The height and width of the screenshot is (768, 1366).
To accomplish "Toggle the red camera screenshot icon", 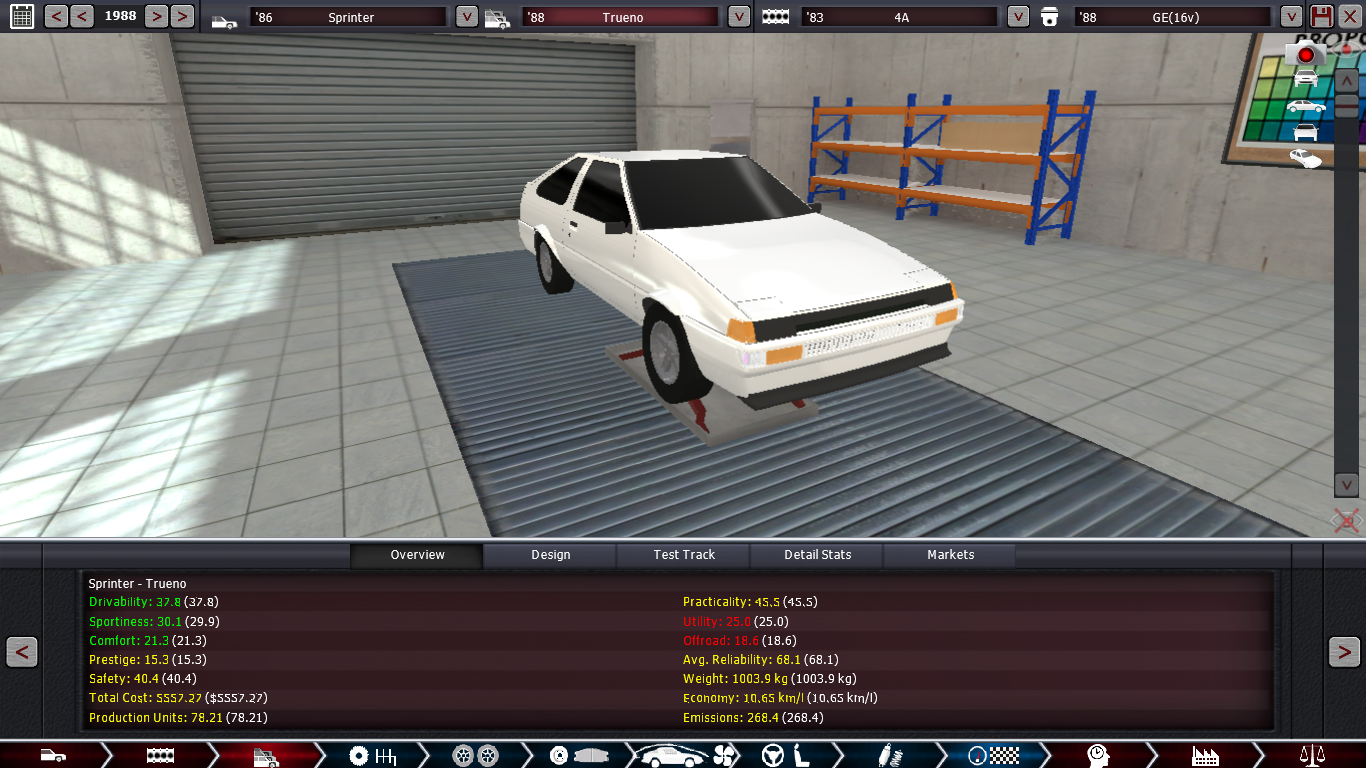I will click(x=1305, y=54).
